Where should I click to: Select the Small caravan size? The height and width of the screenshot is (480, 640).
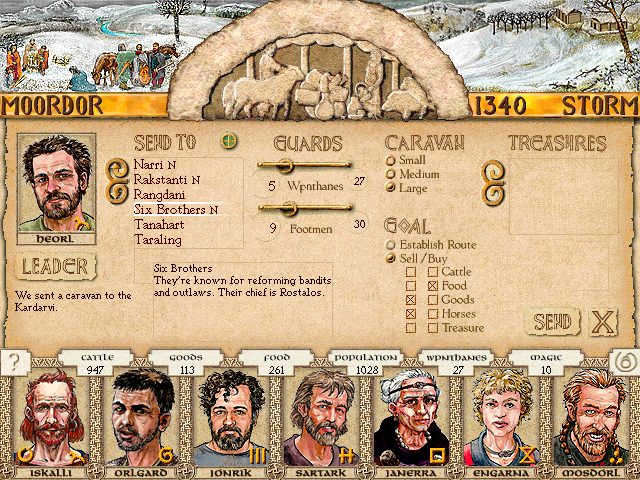[391, 160]
